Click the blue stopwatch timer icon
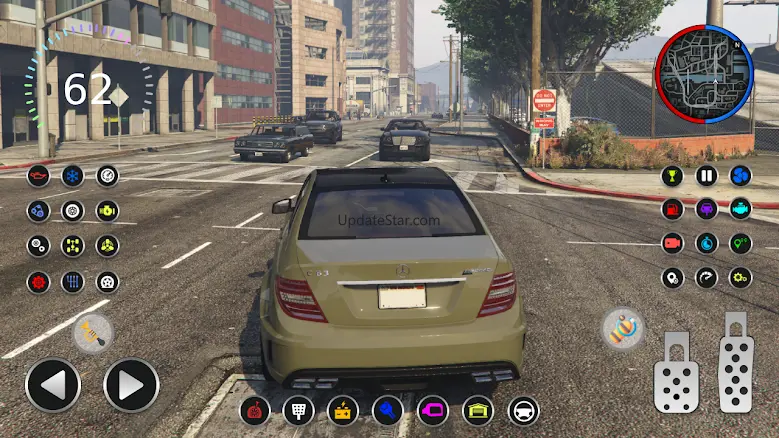 coord(707,244)
